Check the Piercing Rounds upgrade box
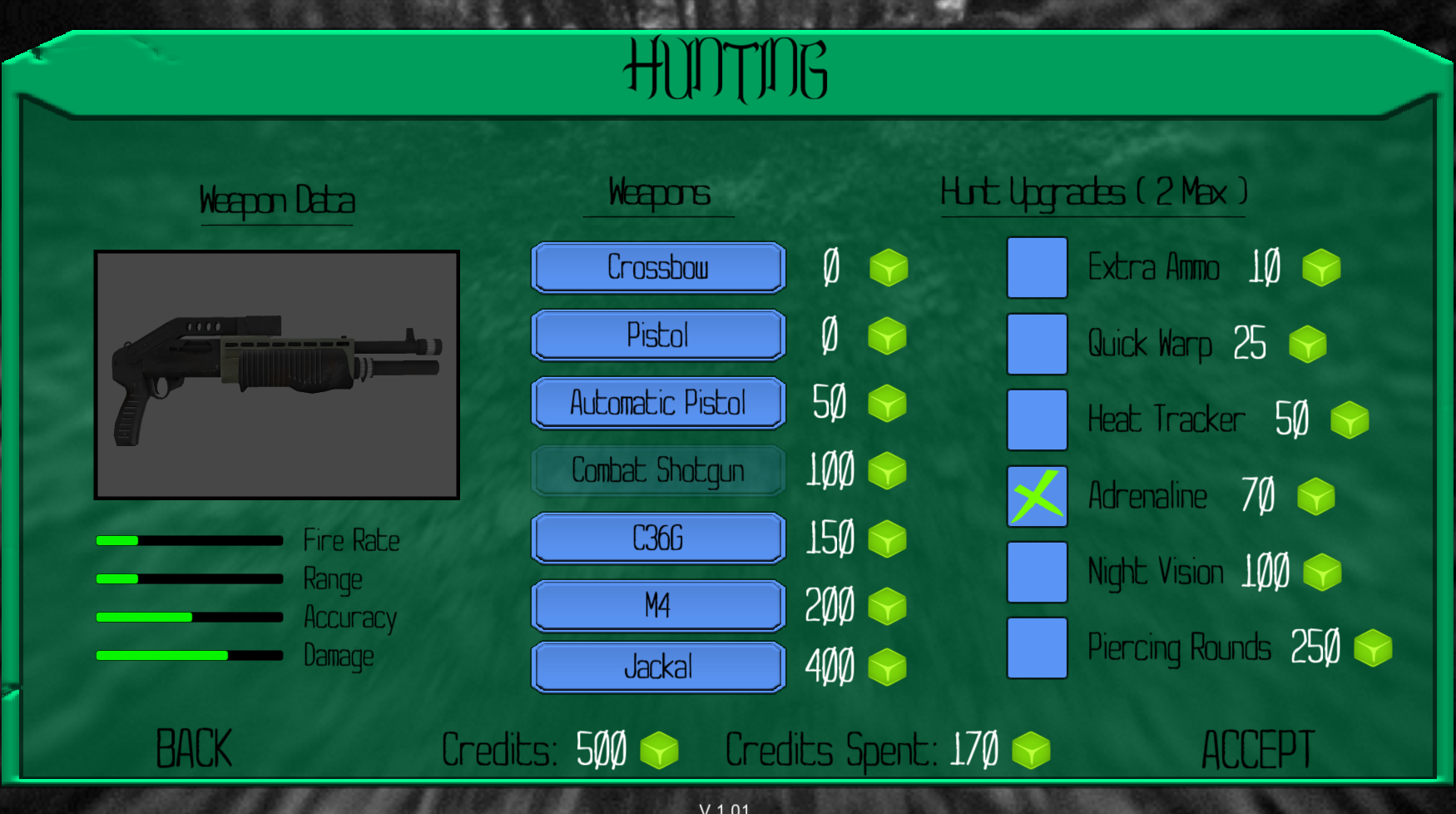The width and height of the screenshot is (1456, 814). (x=1037, y=648)
